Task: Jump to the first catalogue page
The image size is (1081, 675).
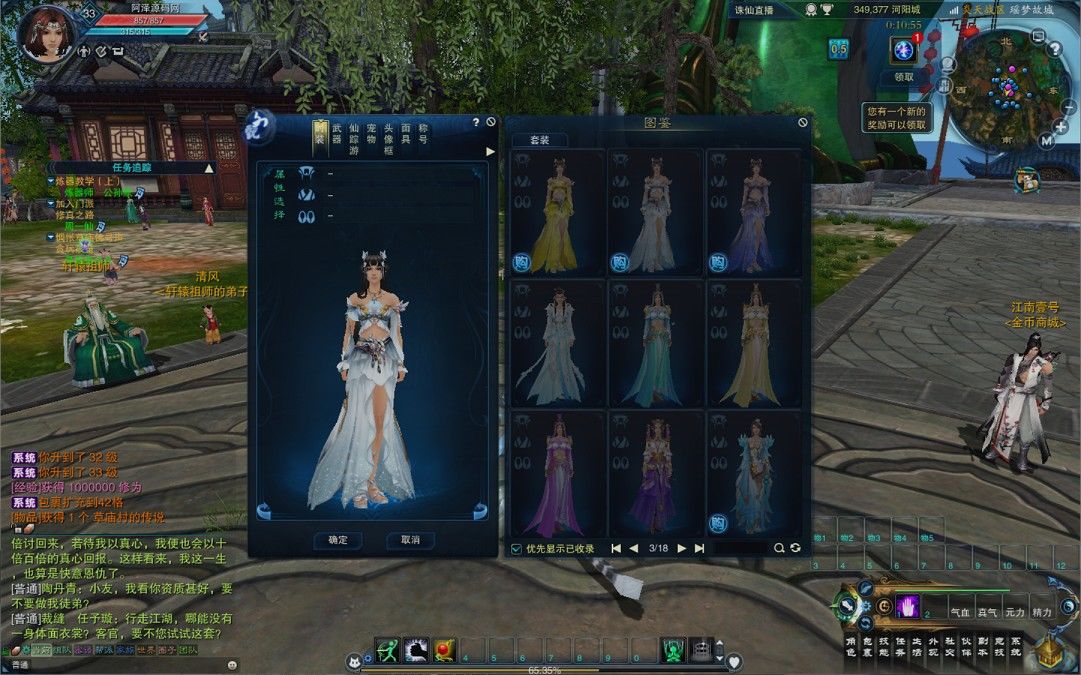Action: click(x=616, y=548)
